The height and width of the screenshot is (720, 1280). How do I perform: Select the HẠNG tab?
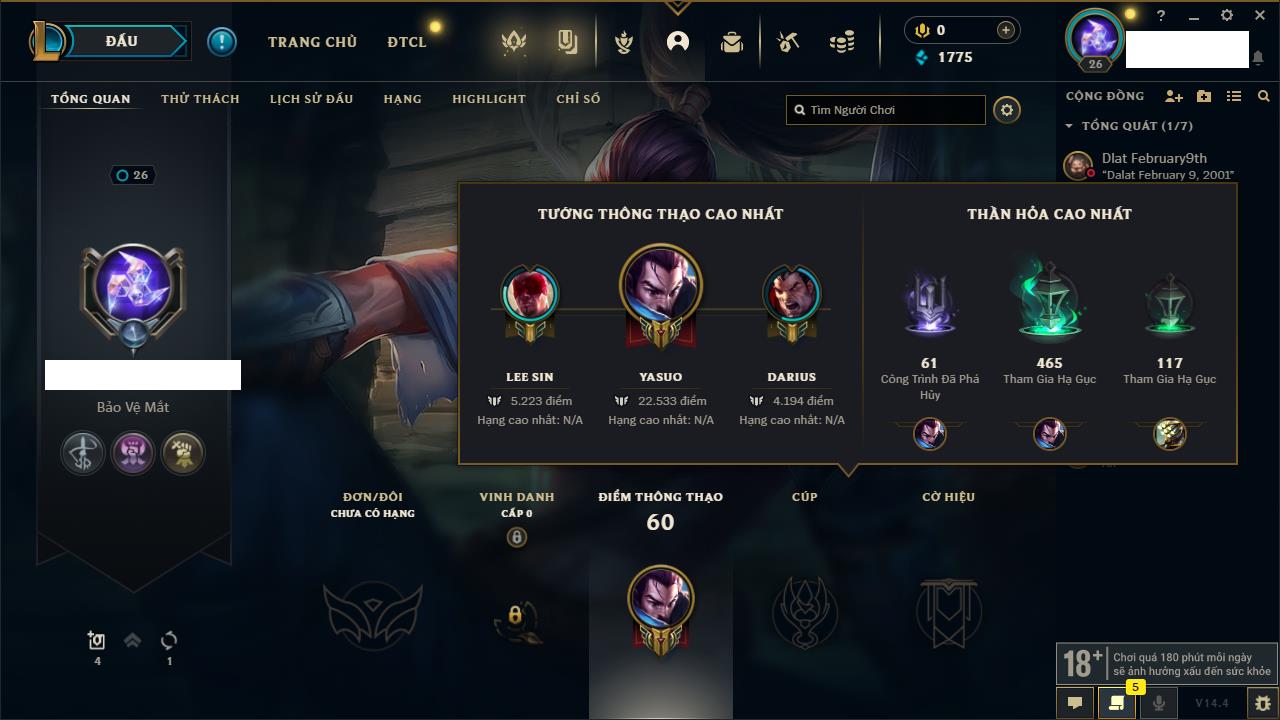pos(402,99)
